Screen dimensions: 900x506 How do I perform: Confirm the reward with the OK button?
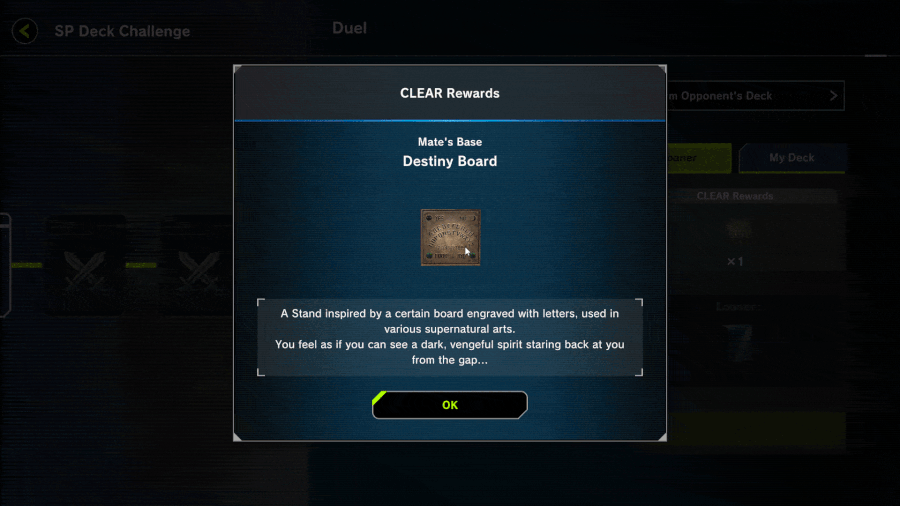coord(450,405)
